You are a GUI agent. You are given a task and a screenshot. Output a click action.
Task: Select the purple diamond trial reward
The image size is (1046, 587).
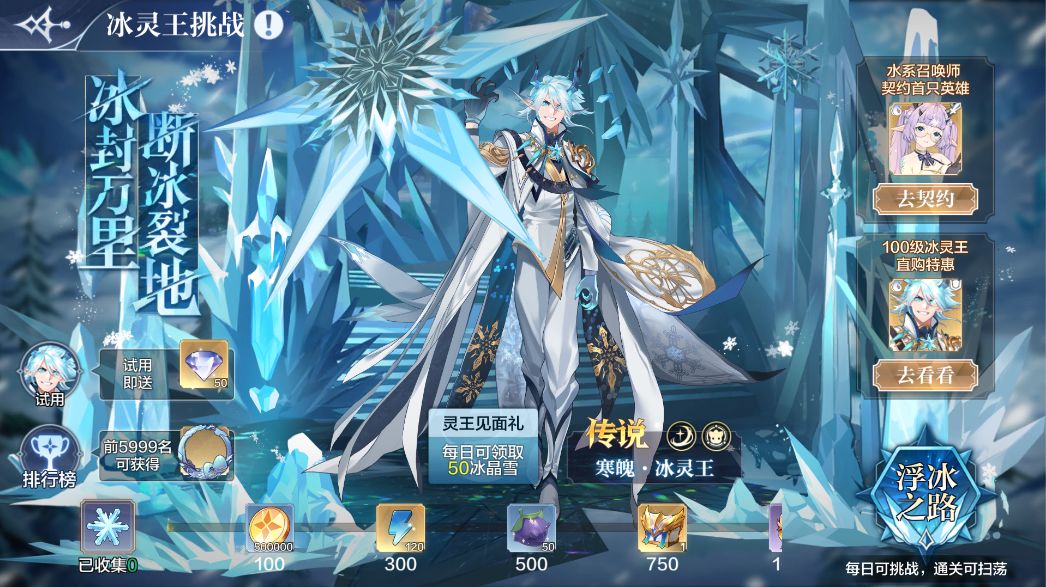click(x=204, y=366)
